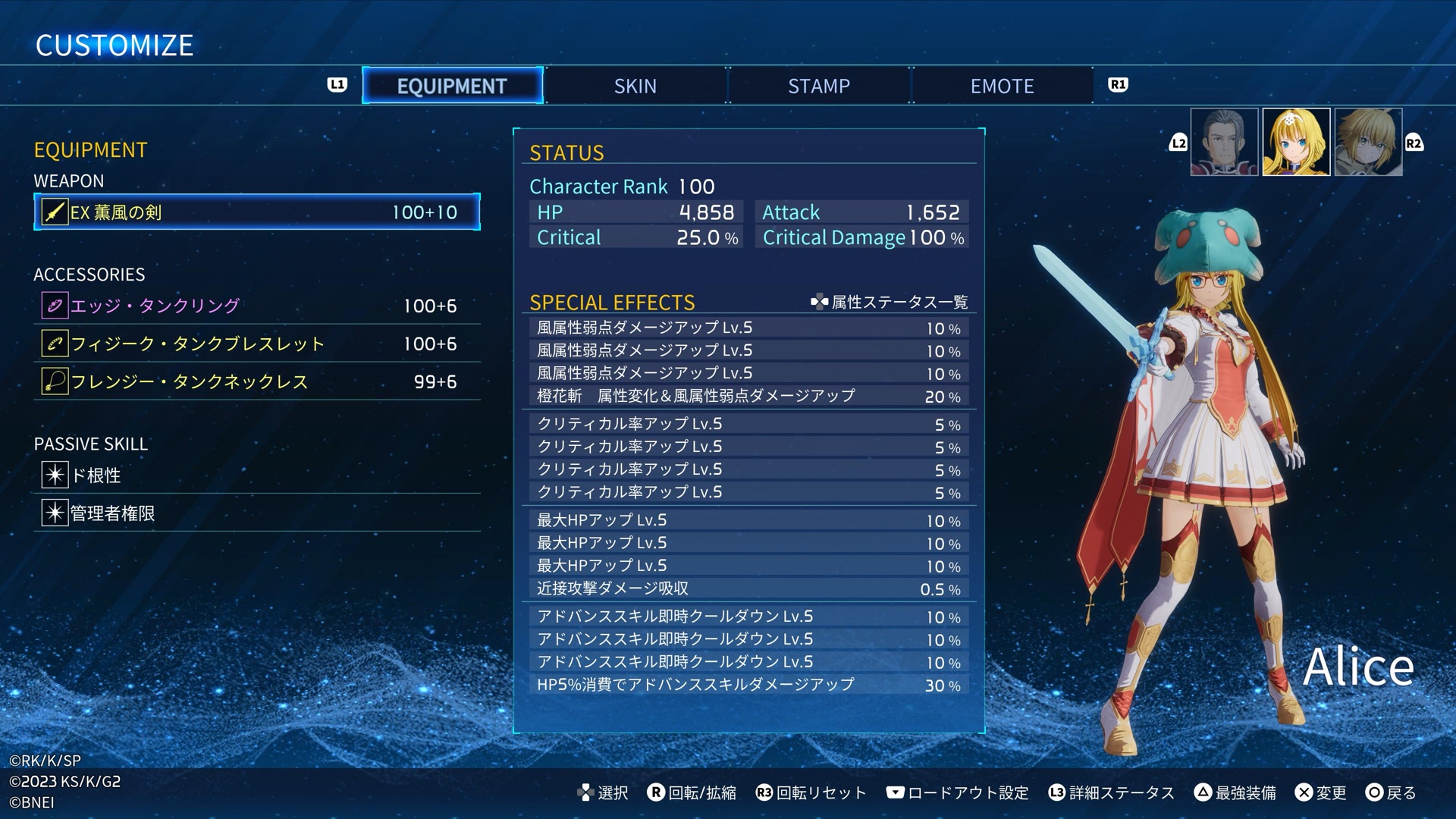Choose the エッジ・タンクリング accessory
The height and width of the screenshot is (819, 1456).
tap(256, 306)
